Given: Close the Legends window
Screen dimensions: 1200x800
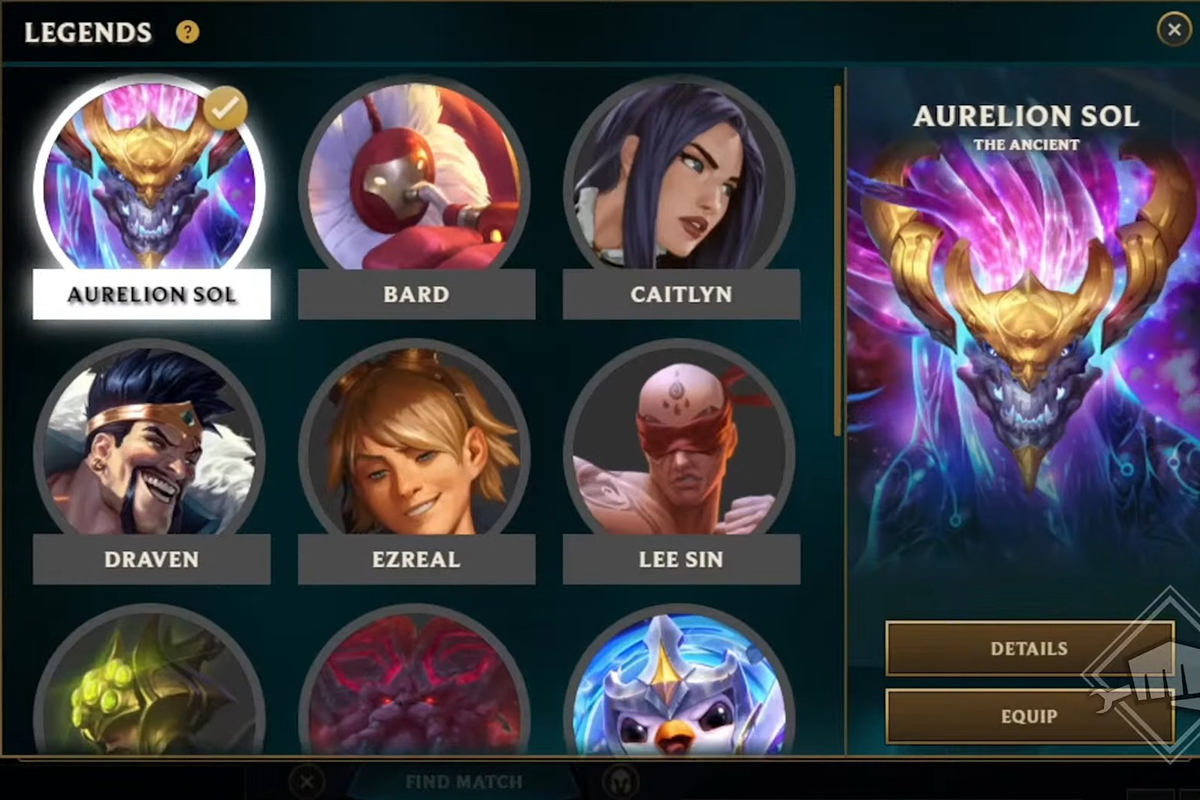Looking at the screenshot, I should pos(1174,30).
